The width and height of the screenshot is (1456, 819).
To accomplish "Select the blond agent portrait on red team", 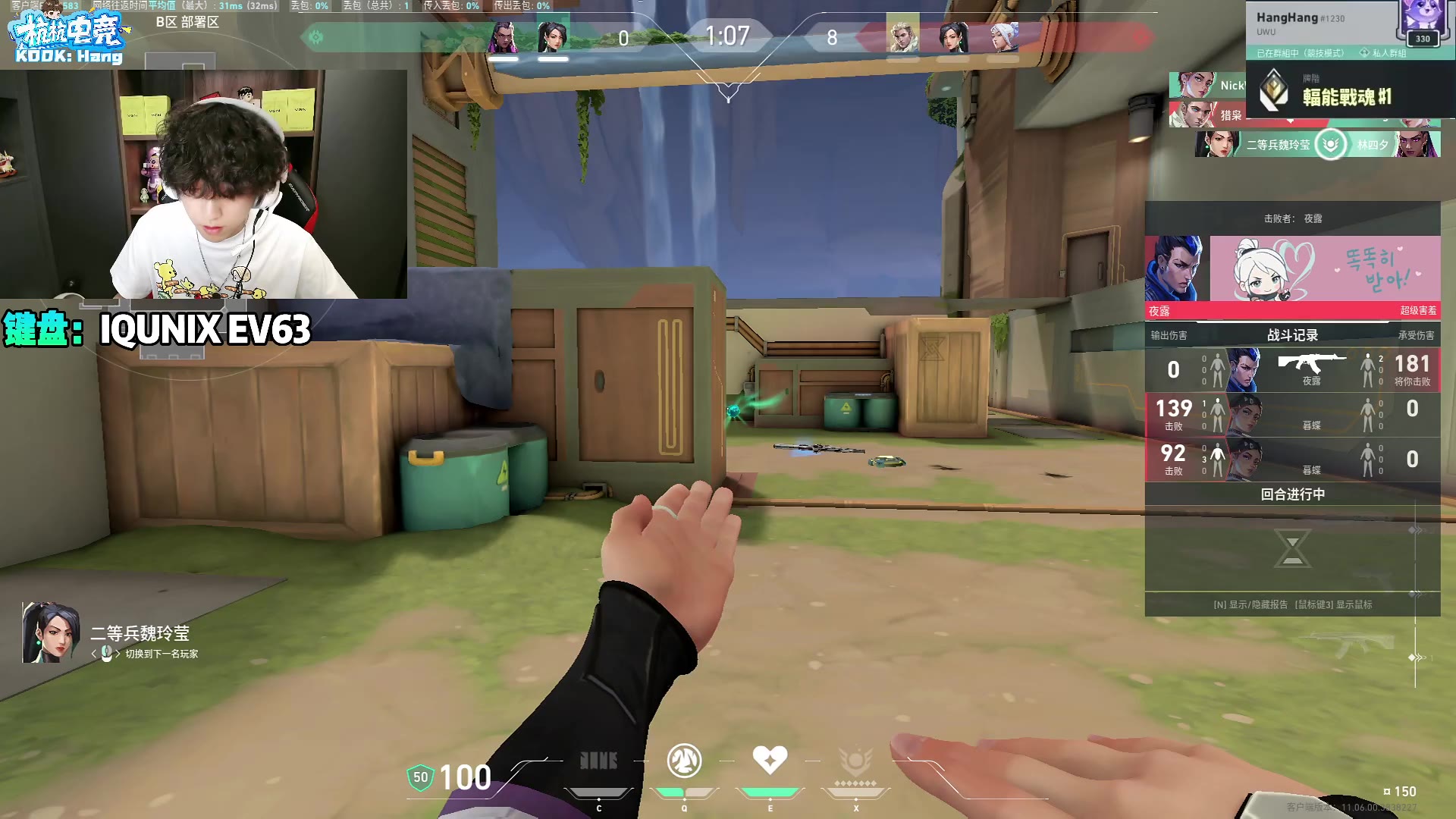I will pos(902,36).
